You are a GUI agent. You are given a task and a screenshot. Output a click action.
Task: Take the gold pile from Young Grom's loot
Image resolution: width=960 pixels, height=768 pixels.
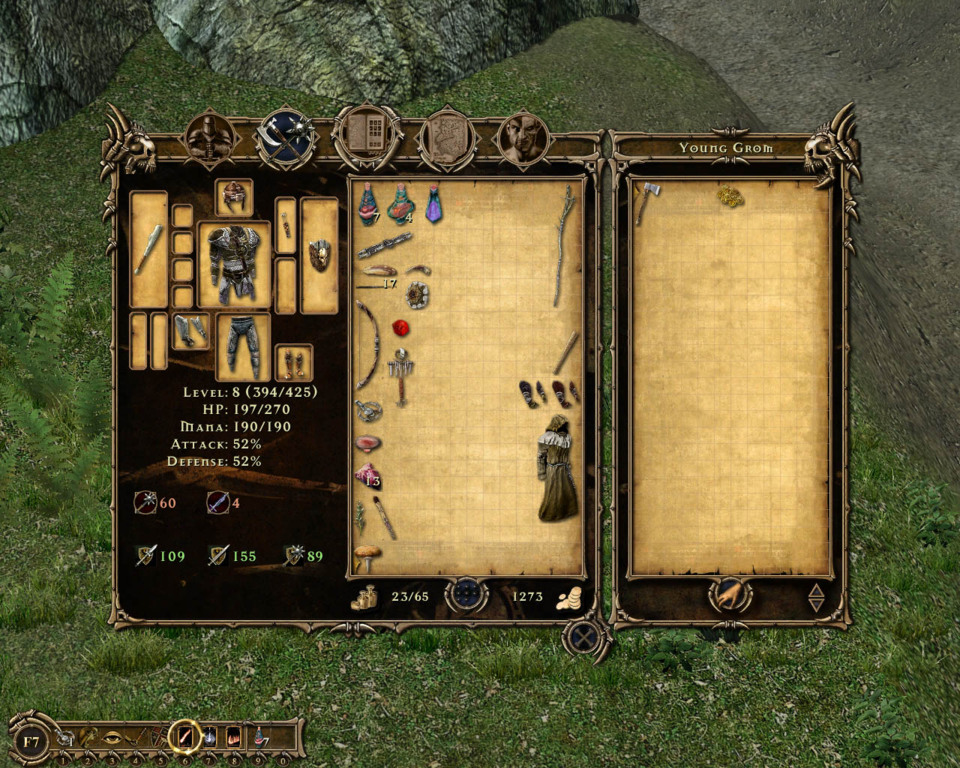(730, 196)
